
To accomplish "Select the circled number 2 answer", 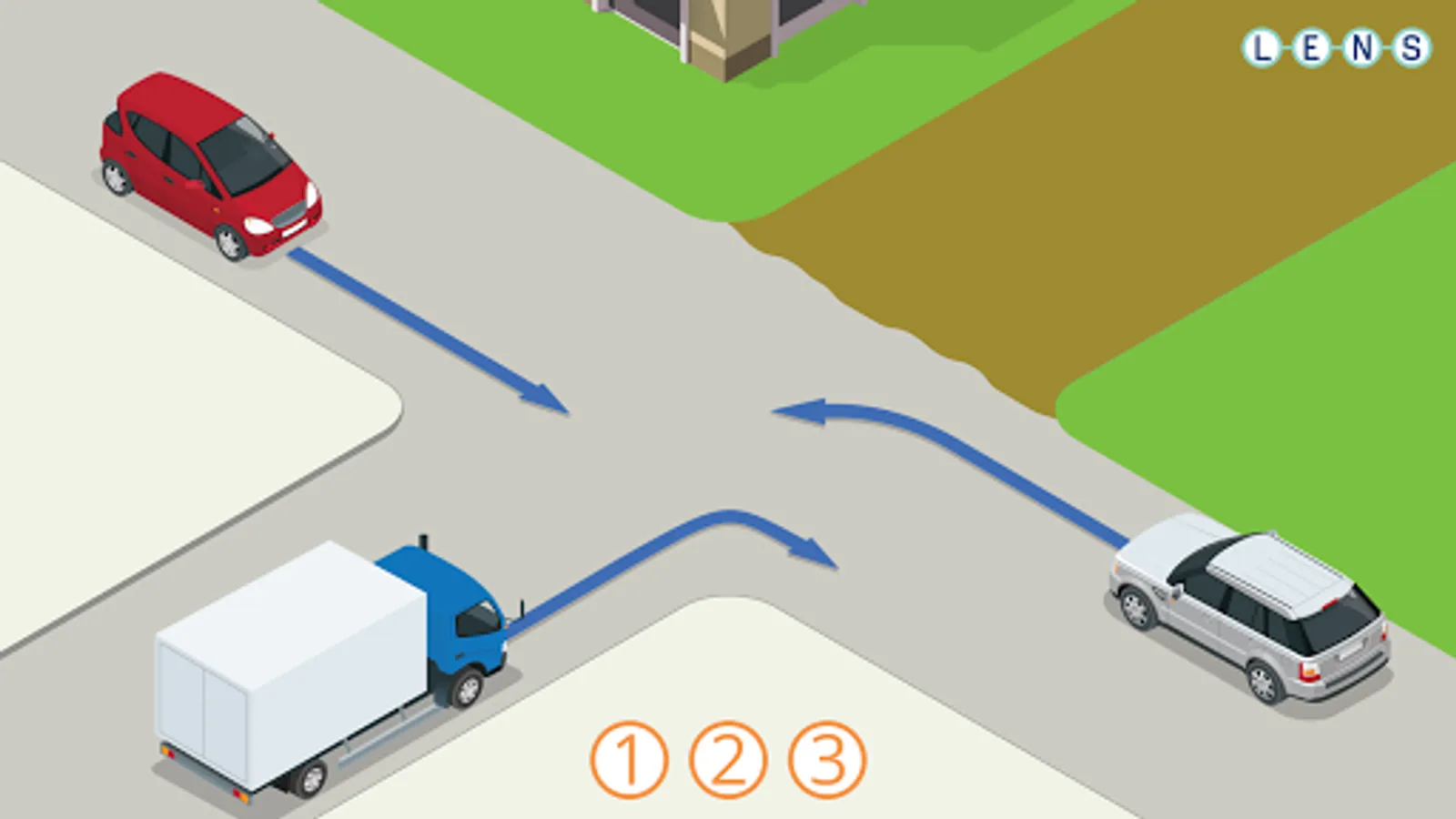I will click(728, 760).
